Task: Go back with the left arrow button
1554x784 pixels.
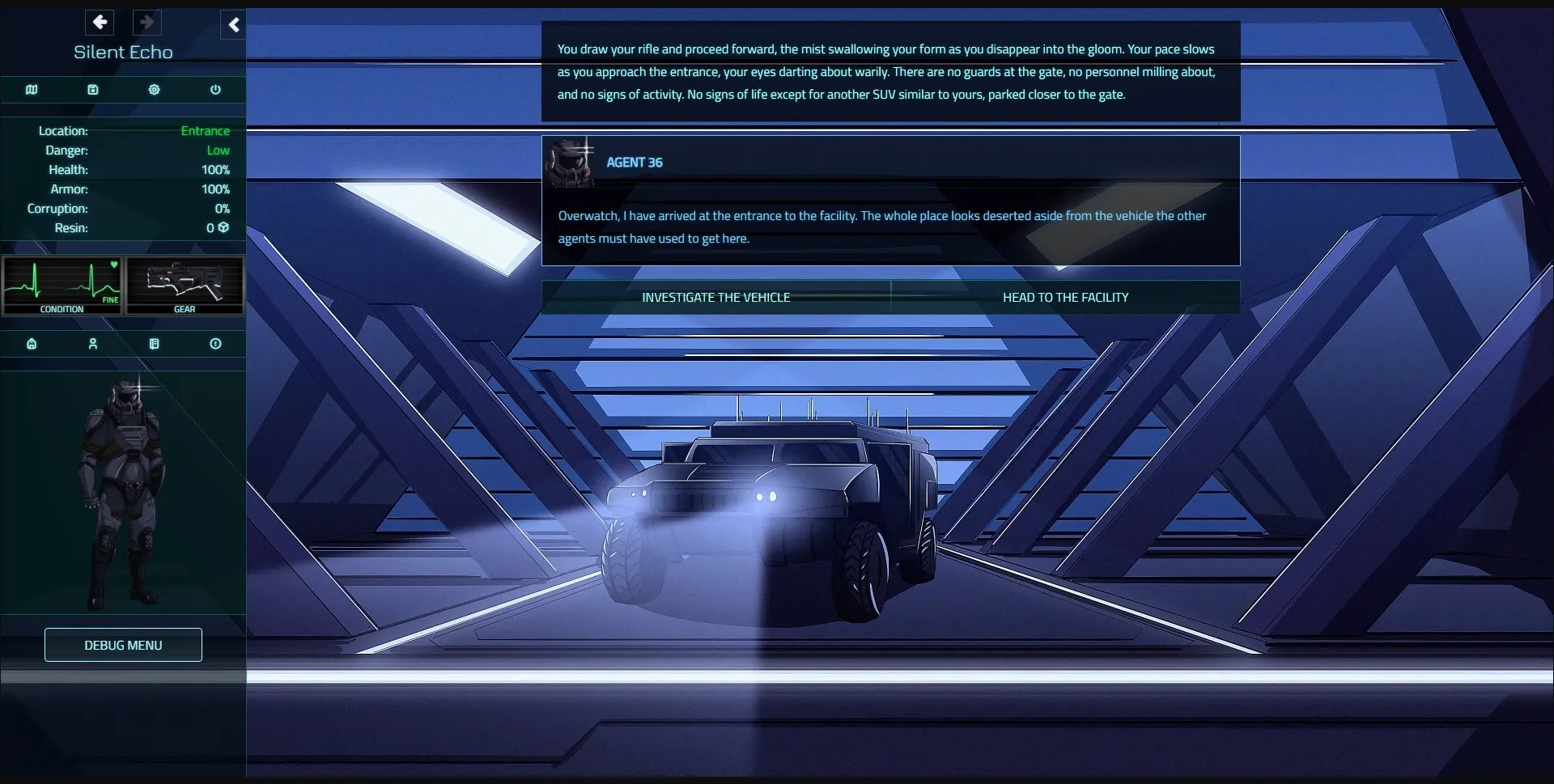Action: [x=100, y=22]
